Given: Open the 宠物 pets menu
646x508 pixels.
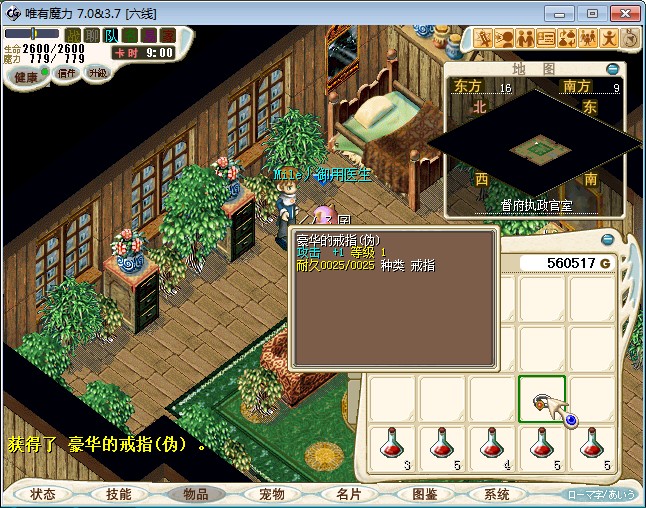Looking at the screenshot, I should pyautogui.click(x=272, y=494).
